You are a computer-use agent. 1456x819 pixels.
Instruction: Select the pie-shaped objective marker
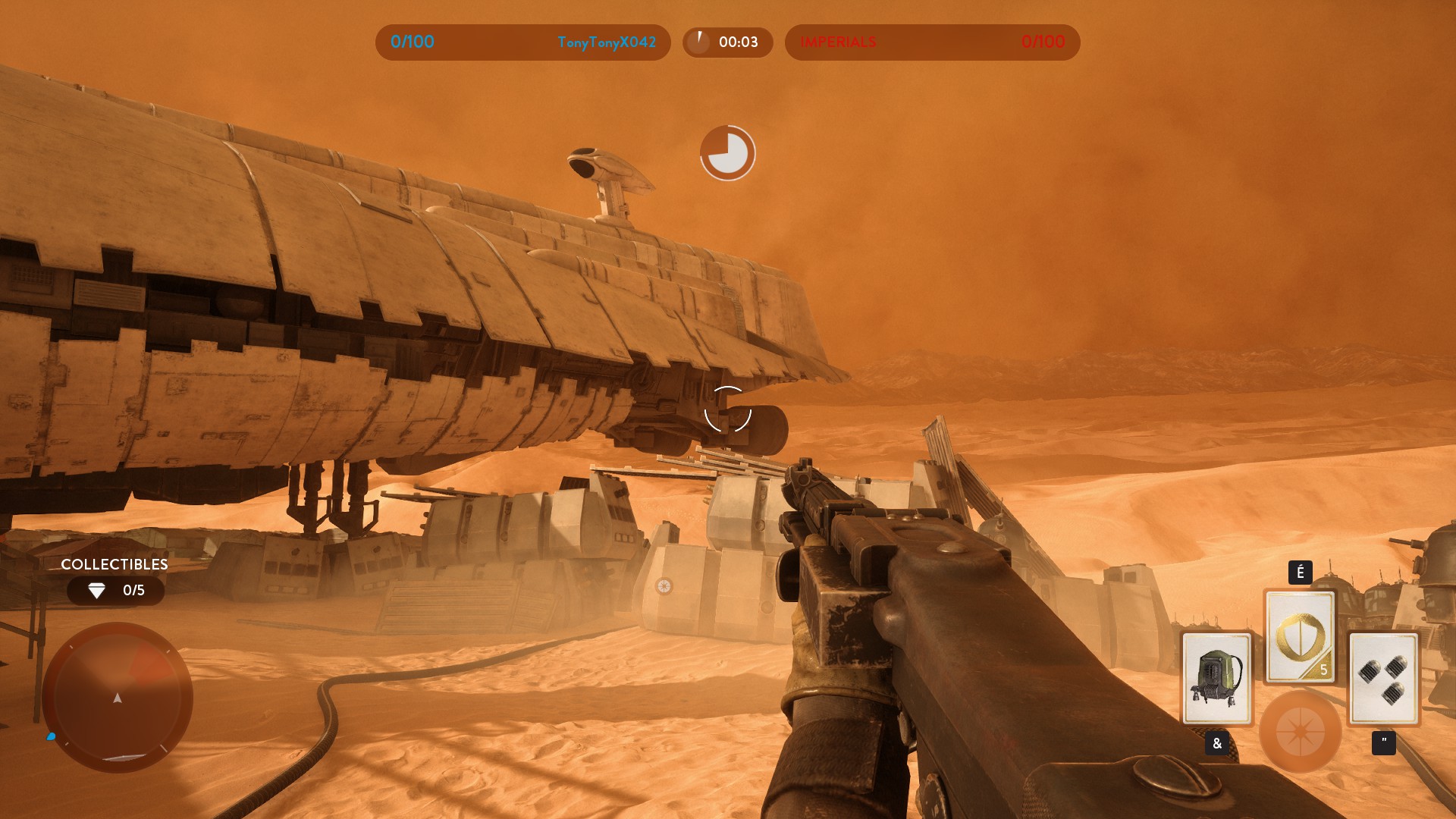click(x=727, y=153)
